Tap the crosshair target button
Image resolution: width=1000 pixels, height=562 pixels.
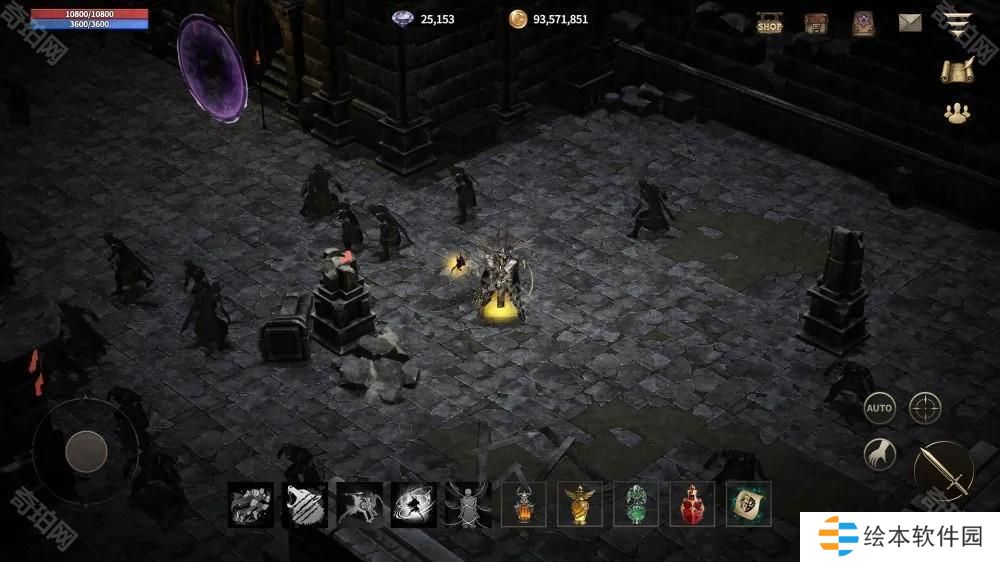[925, 408]
